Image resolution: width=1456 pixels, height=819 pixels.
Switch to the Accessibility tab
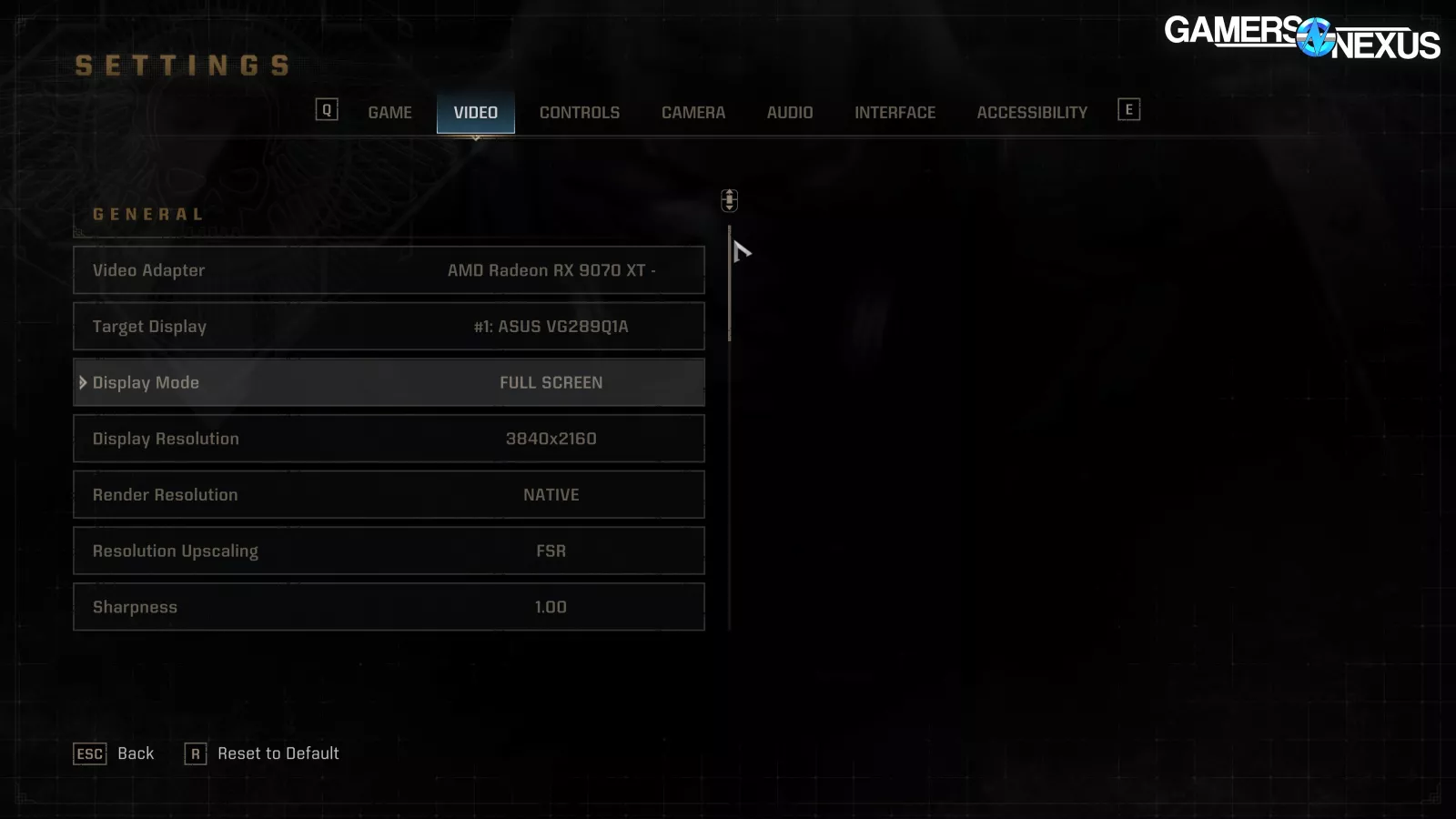click(1031, 113)
